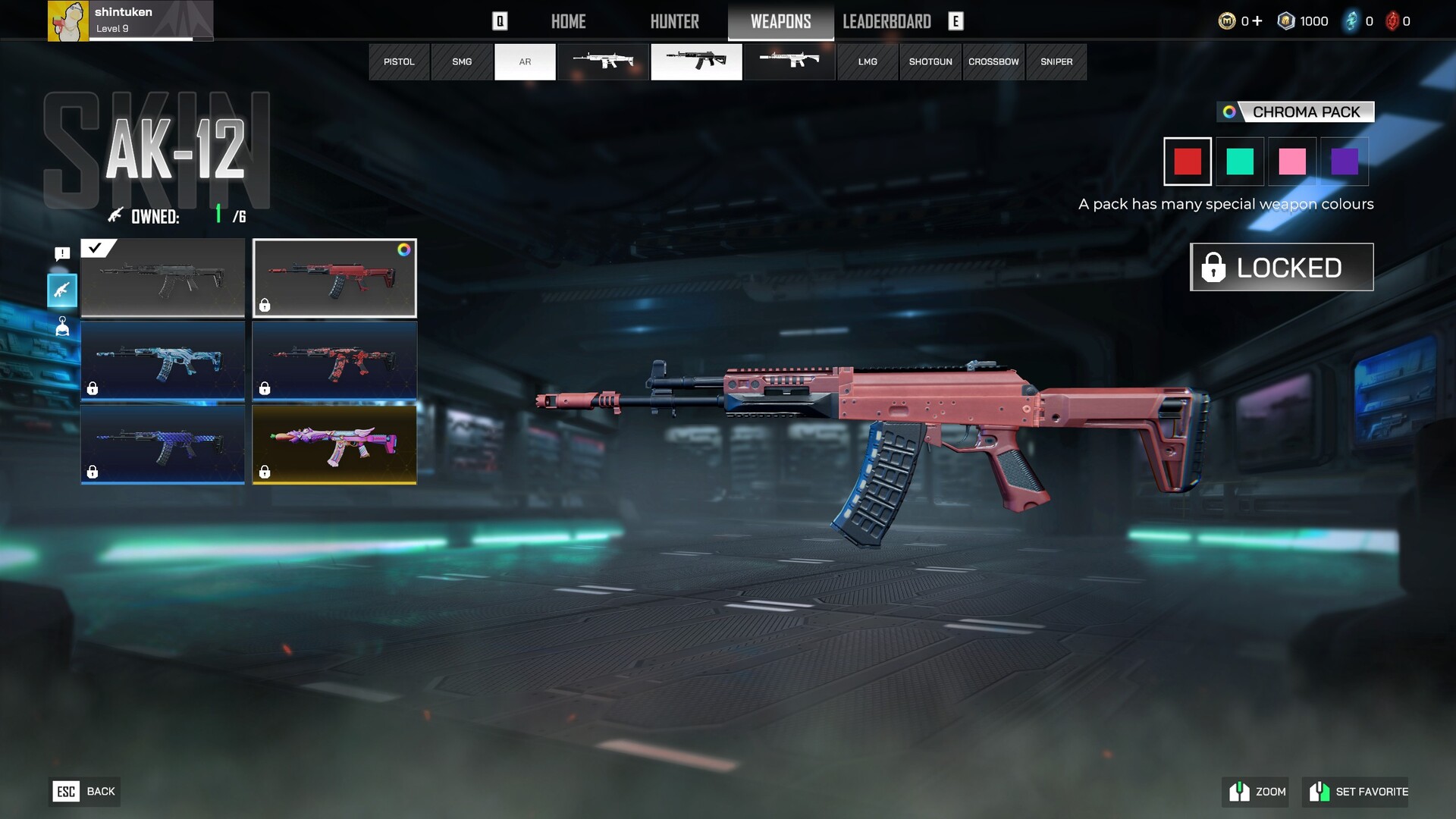
Task: Select the blue wave locked skin thumbnail
Action: click(162, 362)
